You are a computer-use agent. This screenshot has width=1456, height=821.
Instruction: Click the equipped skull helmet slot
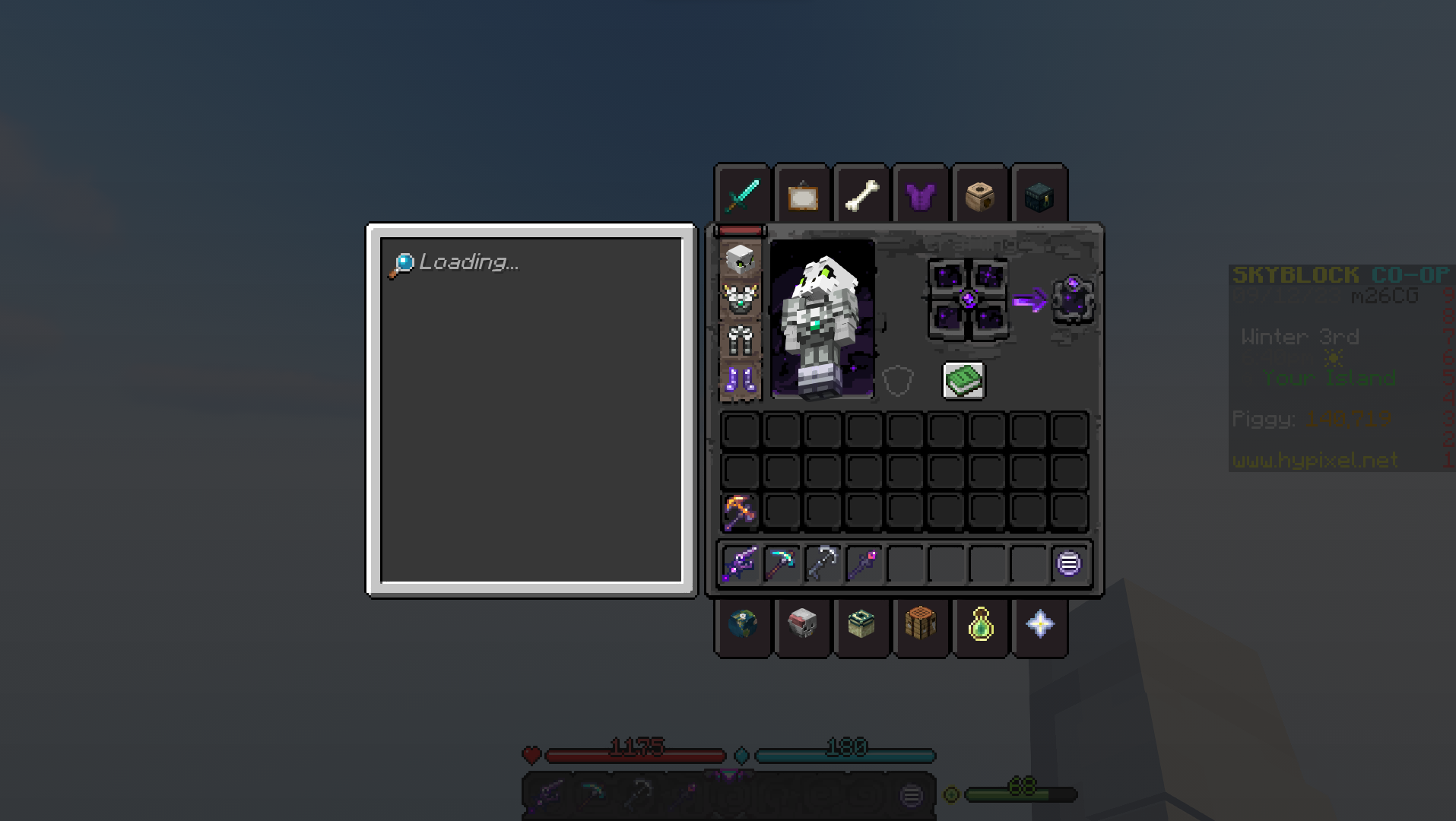[741, 257]
